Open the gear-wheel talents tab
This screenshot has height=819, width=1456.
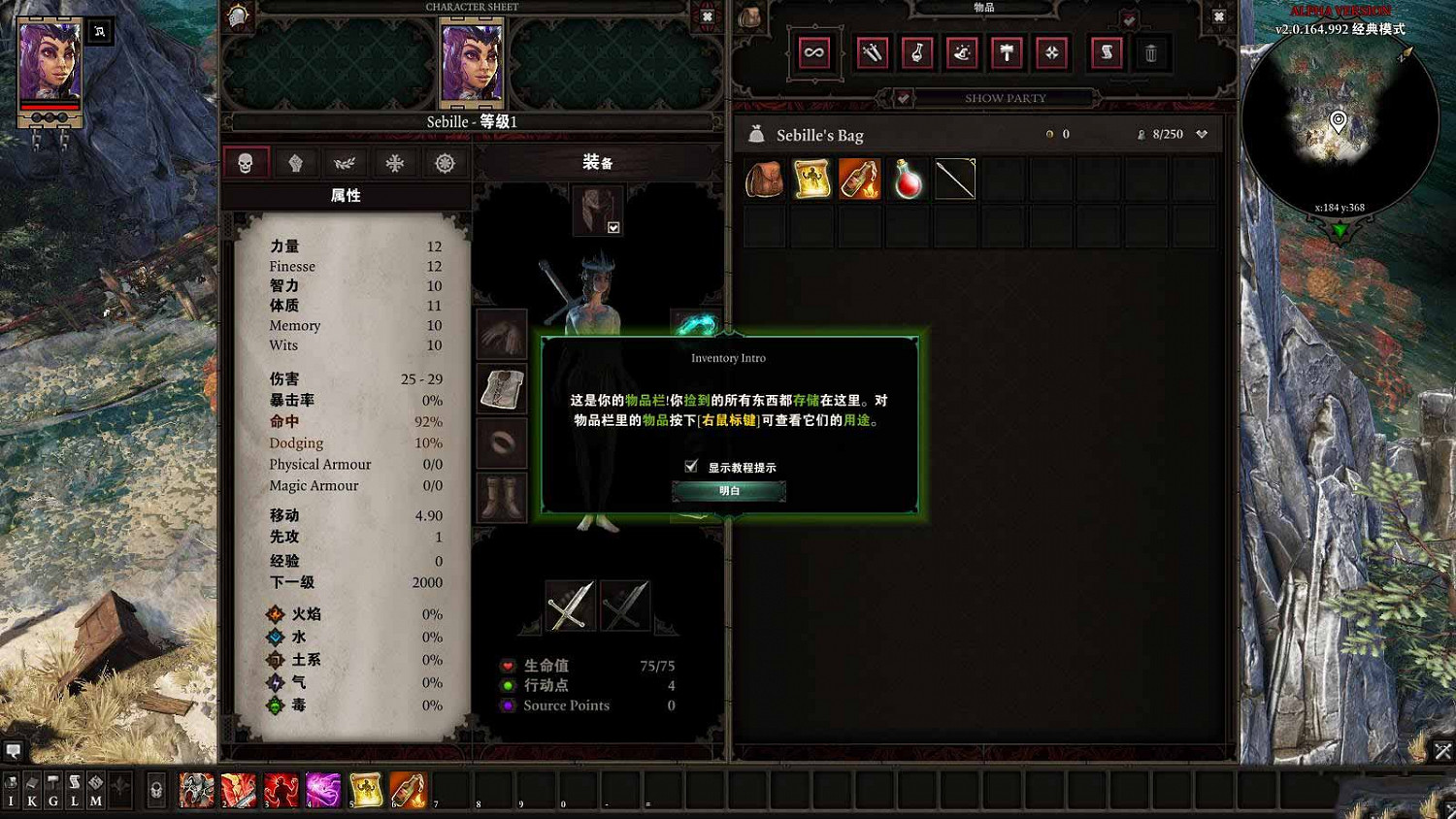pyautogui.click(x=445, y=162)
